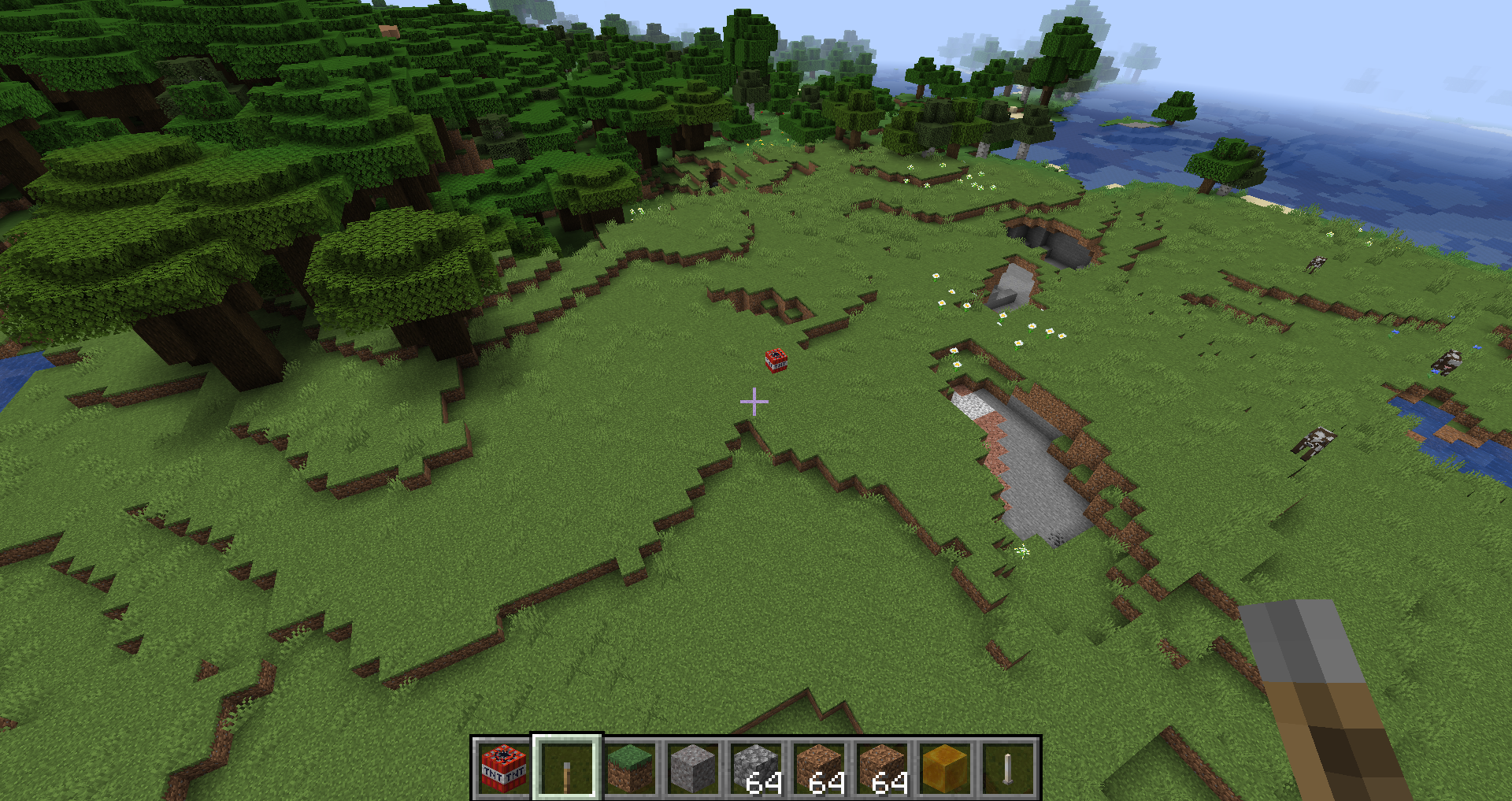Viewport: 1512px width, 801px height.
Task: Select the TNT block hotbar slot
Action: click(x=504, y=768)
